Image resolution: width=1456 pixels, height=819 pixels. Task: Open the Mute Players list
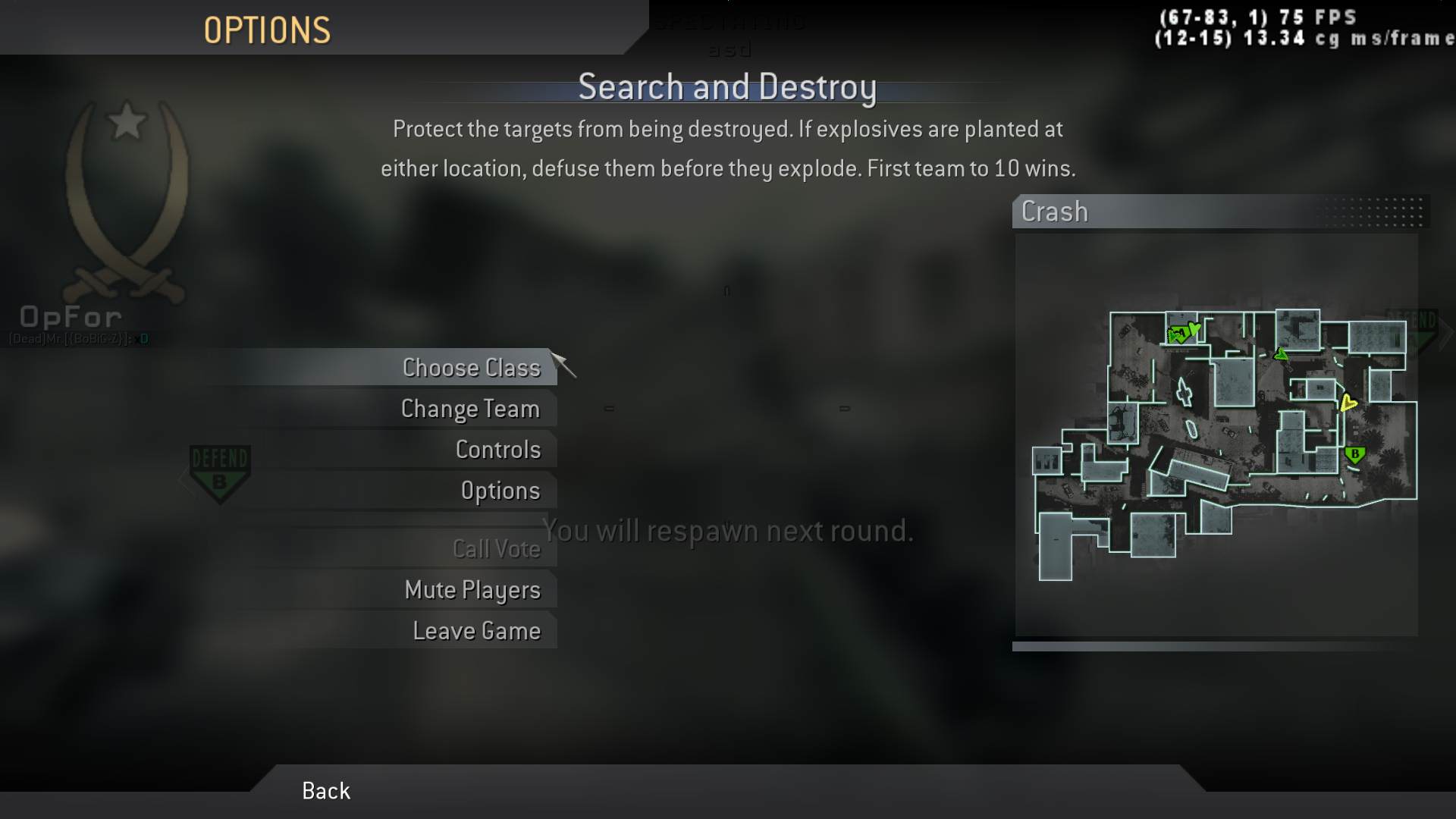(472, 590)
